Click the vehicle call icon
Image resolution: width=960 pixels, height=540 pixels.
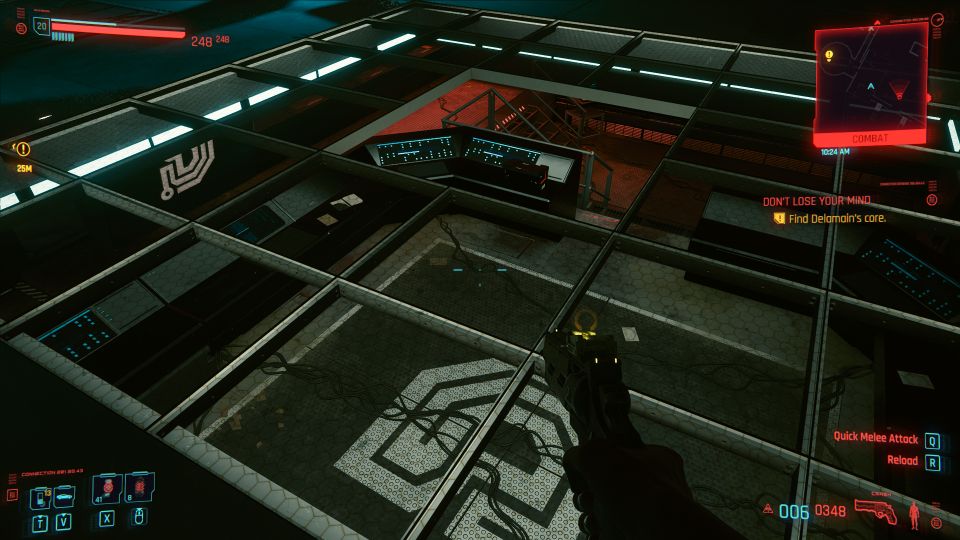click(65, 494)
